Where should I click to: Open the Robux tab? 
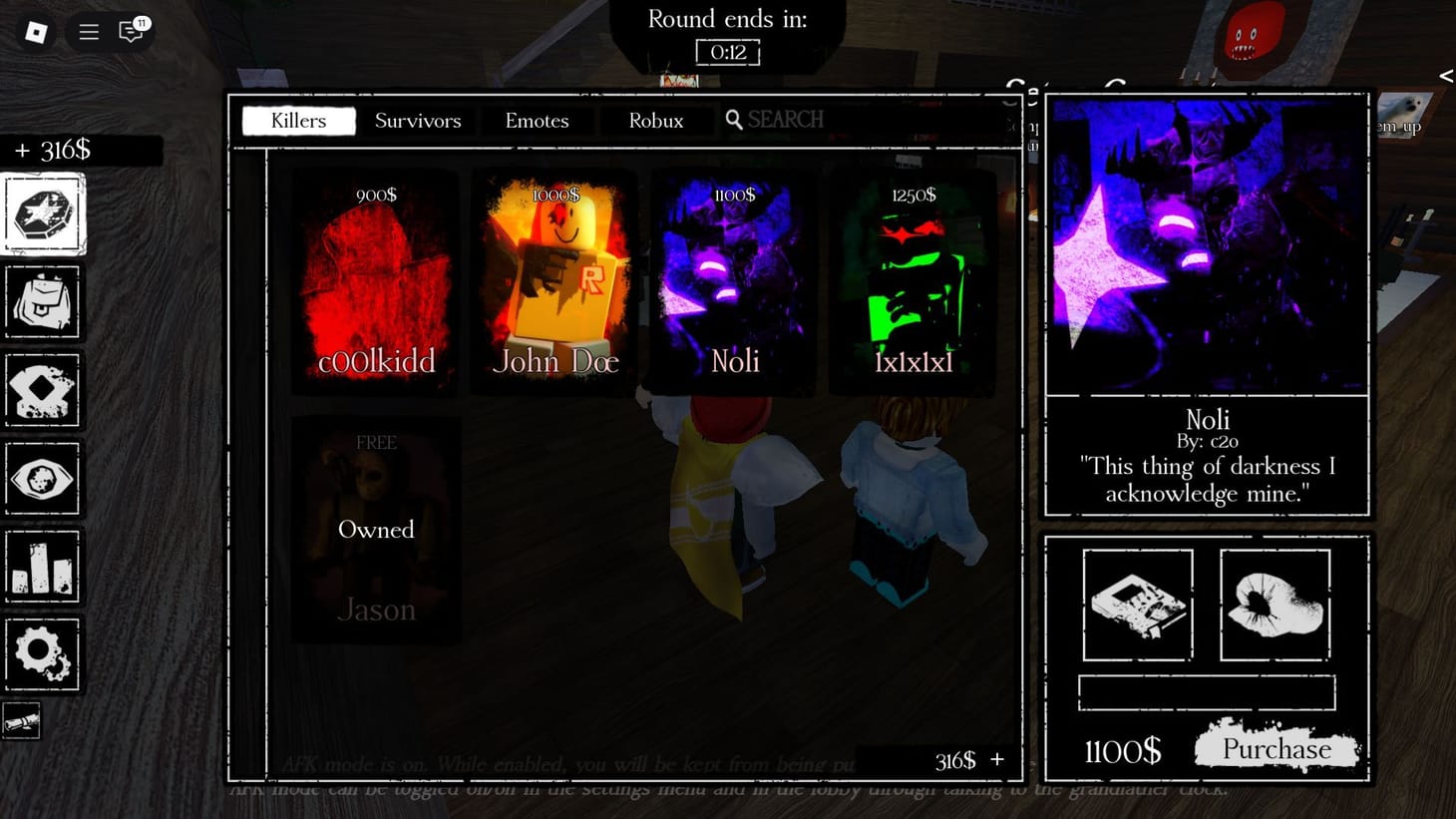coord(656,121)
